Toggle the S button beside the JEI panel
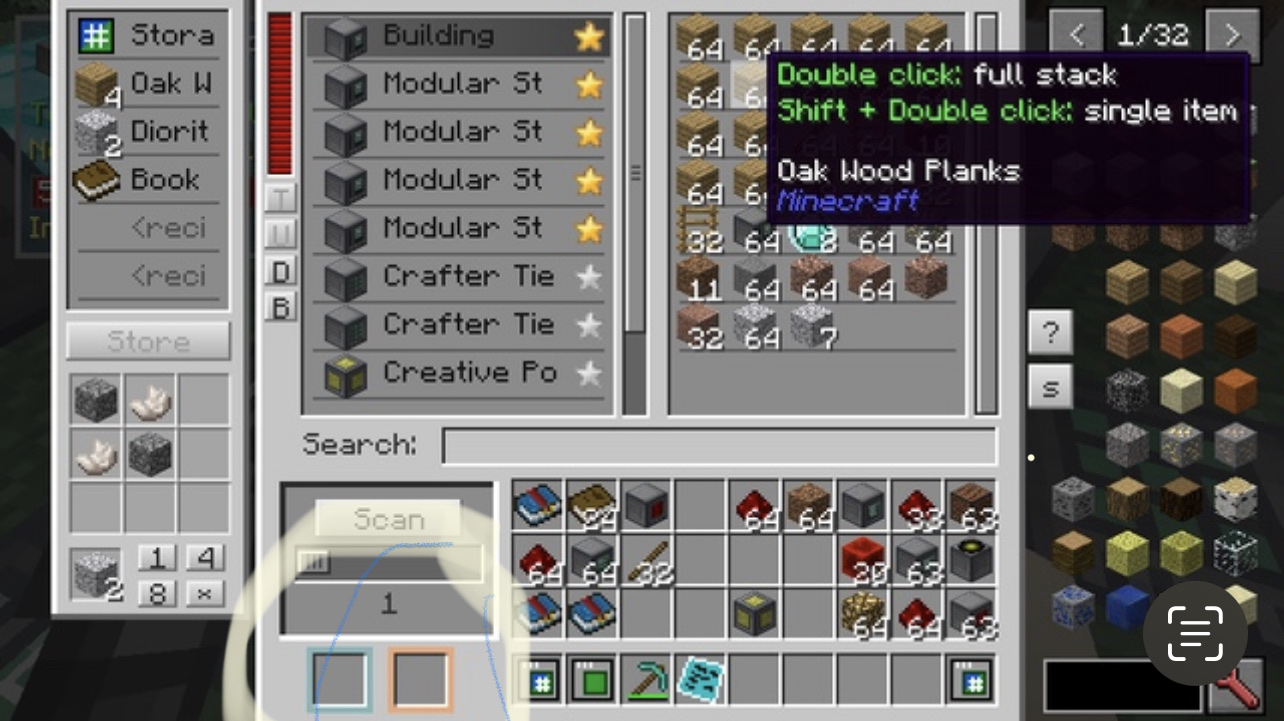Screen dimensions: 1284x721 [1050, 387]
